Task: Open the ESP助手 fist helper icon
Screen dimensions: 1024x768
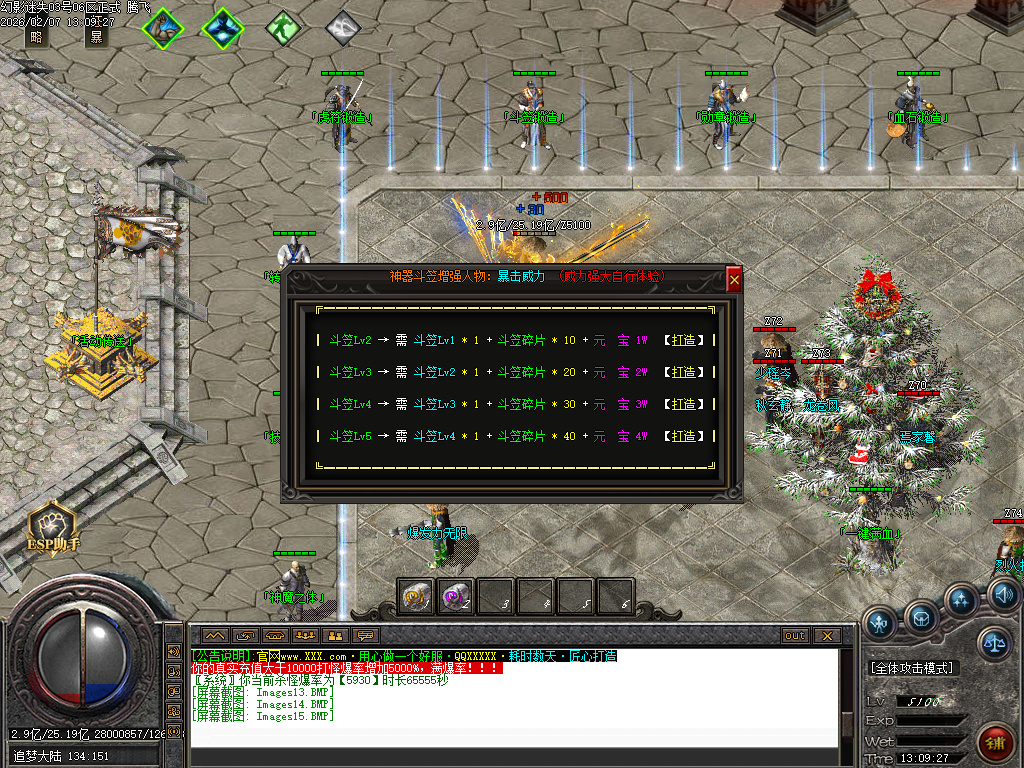Action: point(52,524)
